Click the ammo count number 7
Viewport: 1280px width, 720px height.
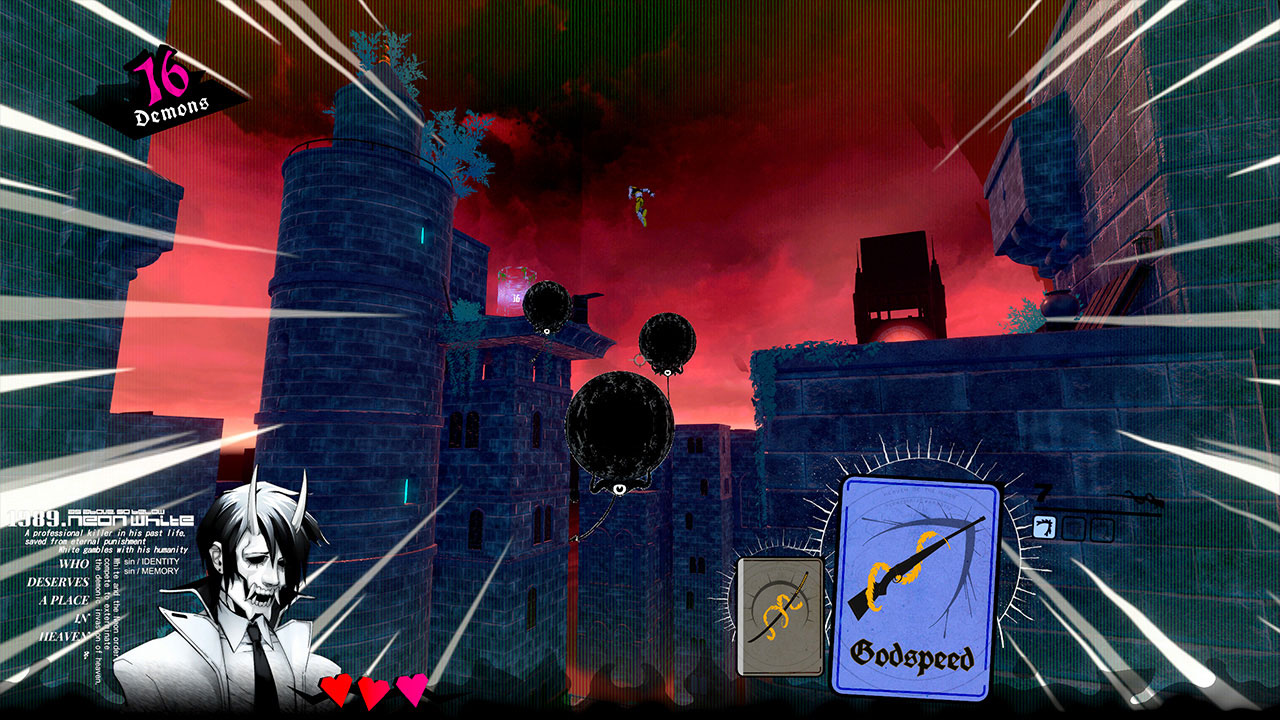[1041, 492]
